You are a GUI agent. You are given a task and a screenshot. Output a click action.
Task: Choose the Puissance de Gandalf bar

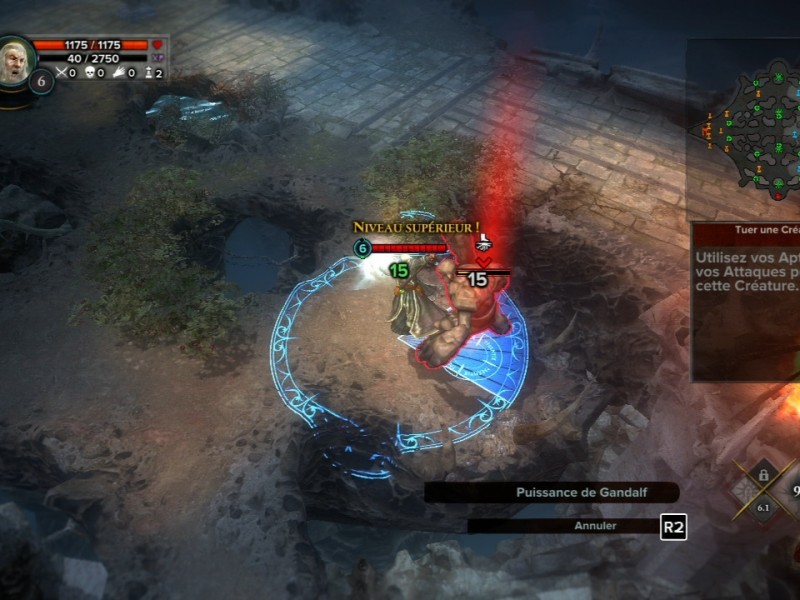(552, 493)
